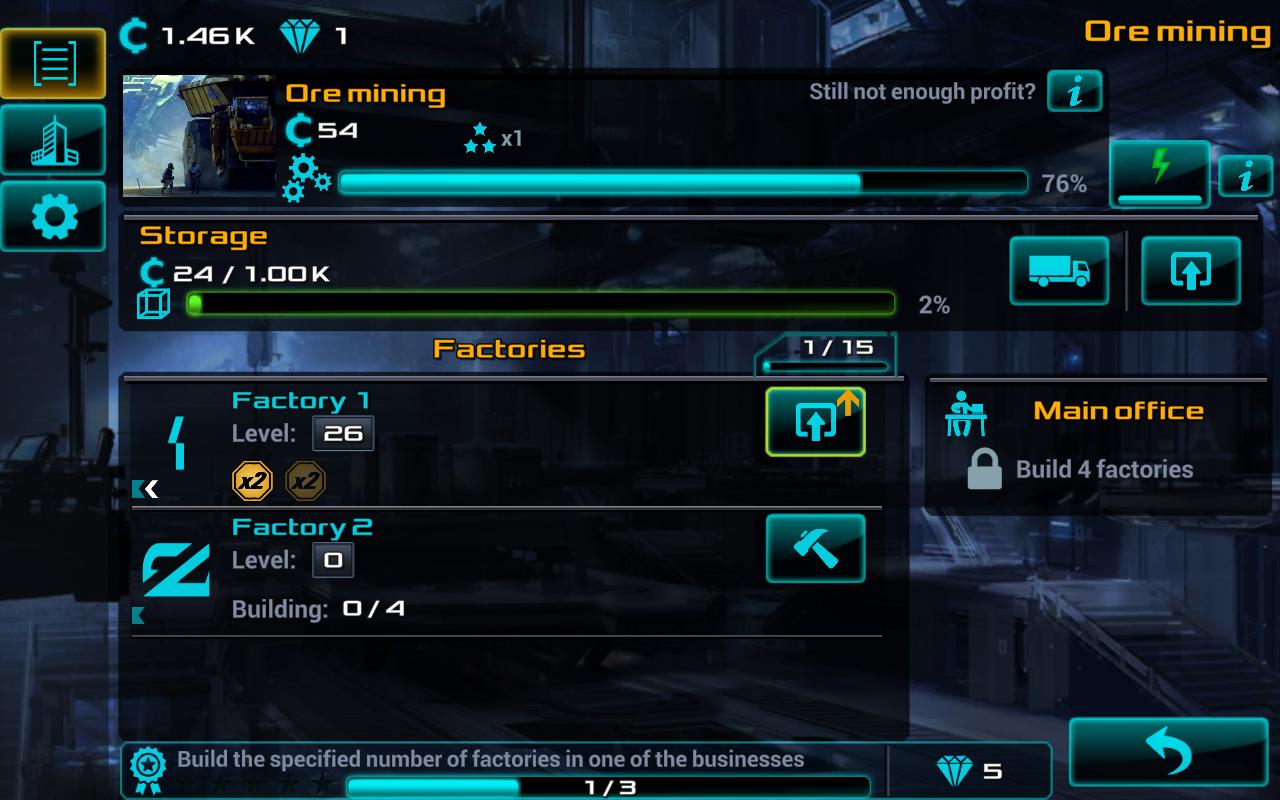The image size is (1280, 800).
Task: Sell storage goods with the truck button
Action: click(1059, 270)
